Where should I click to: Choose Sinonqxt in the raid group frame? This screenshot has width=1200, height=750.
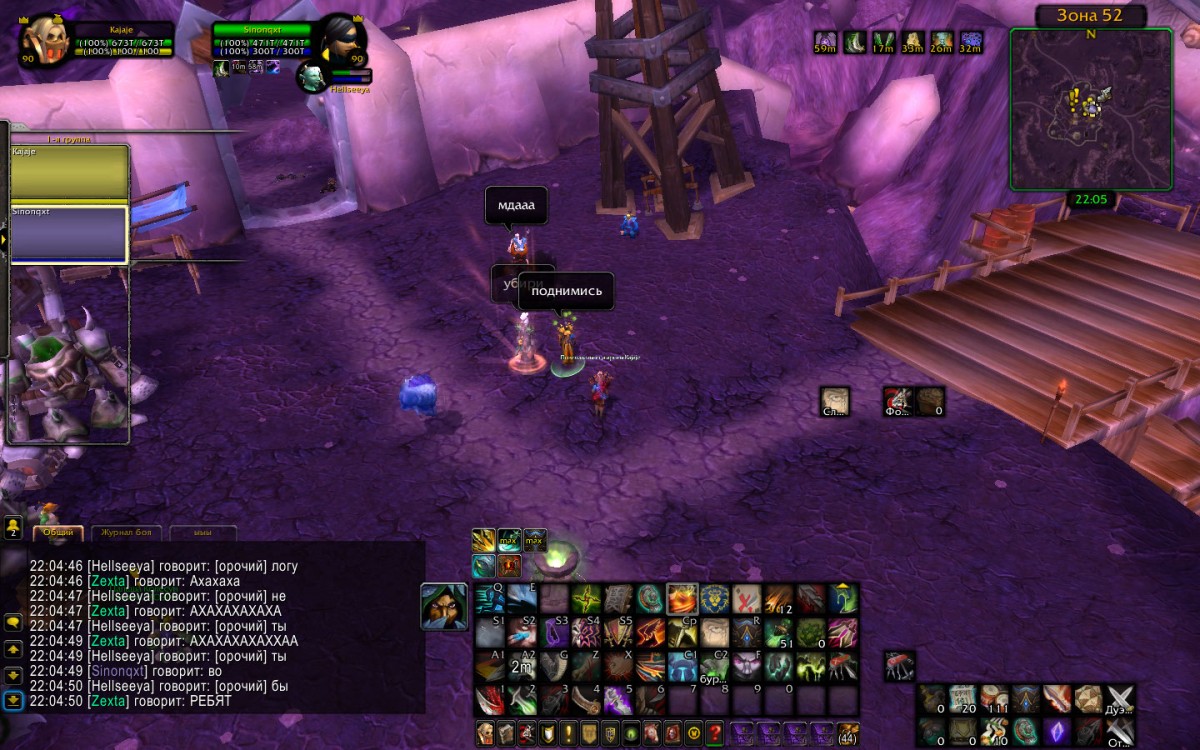pos(69,233)
